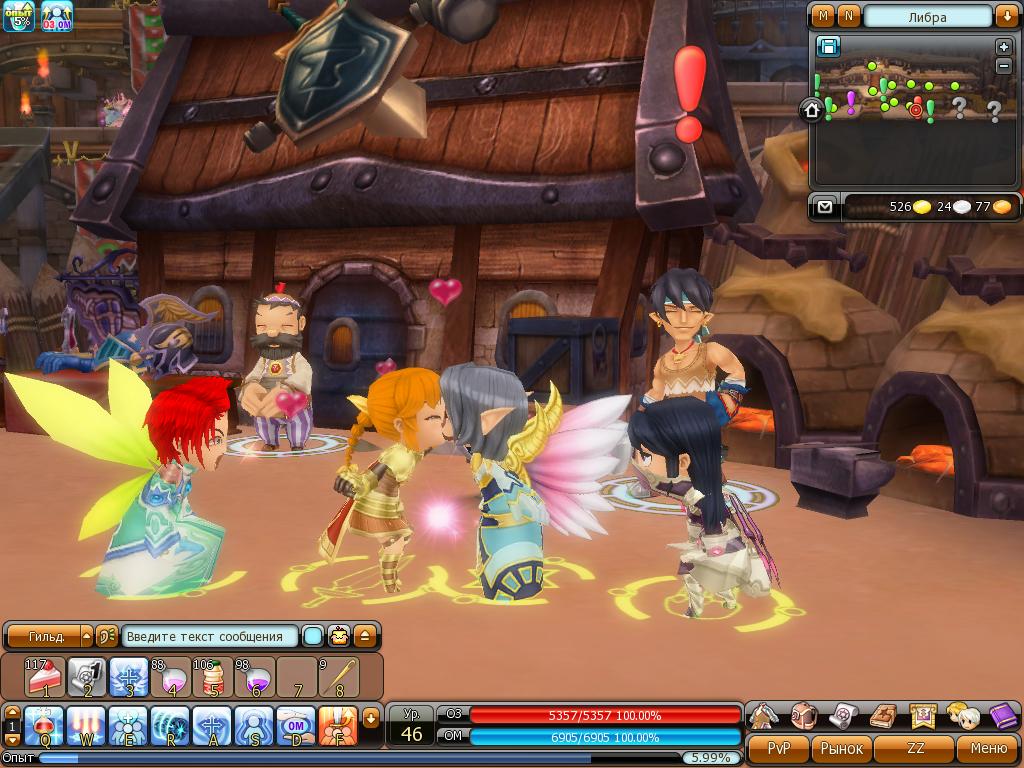Use the purple potion in slot 6

tap(254, 677)
